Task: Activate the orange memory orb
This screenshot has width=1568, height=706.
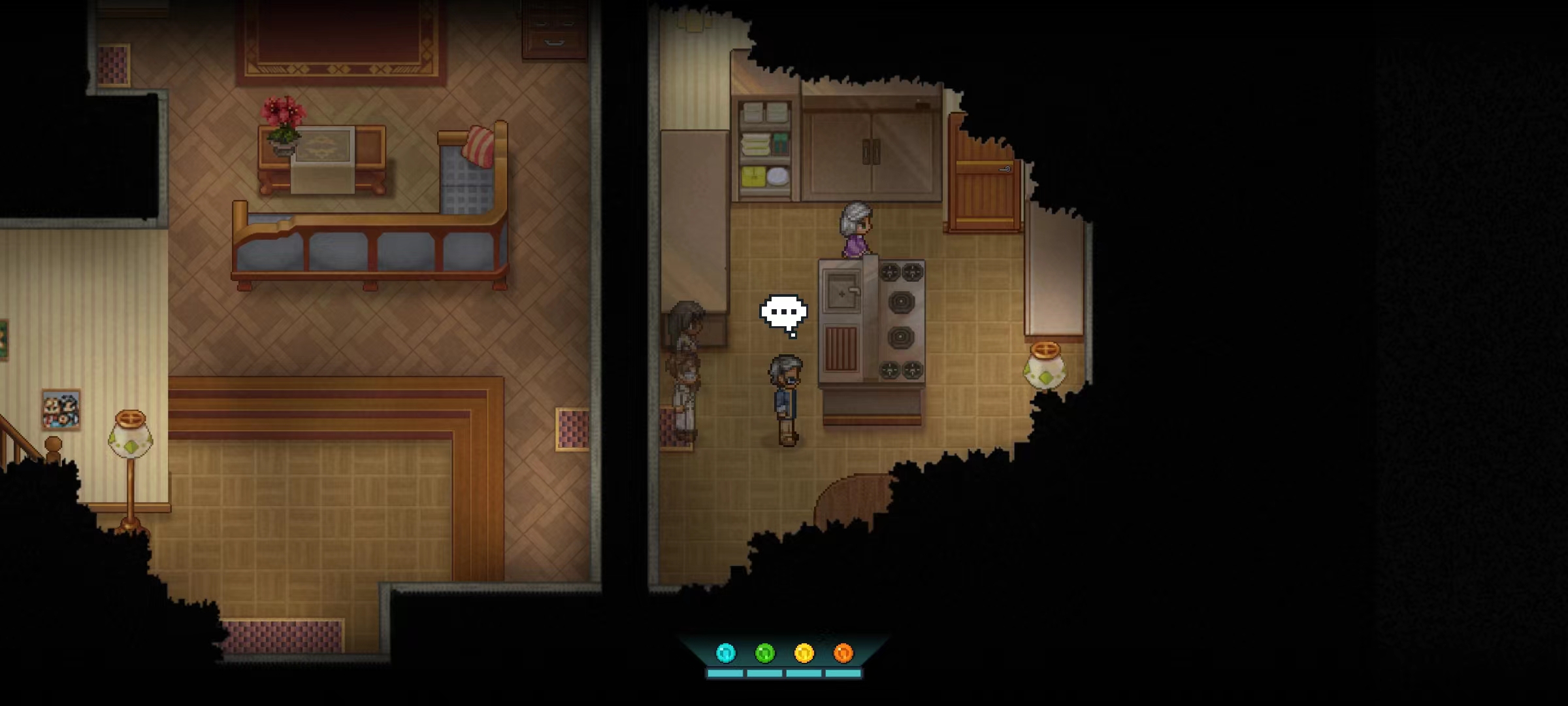Action: point(843,652)
